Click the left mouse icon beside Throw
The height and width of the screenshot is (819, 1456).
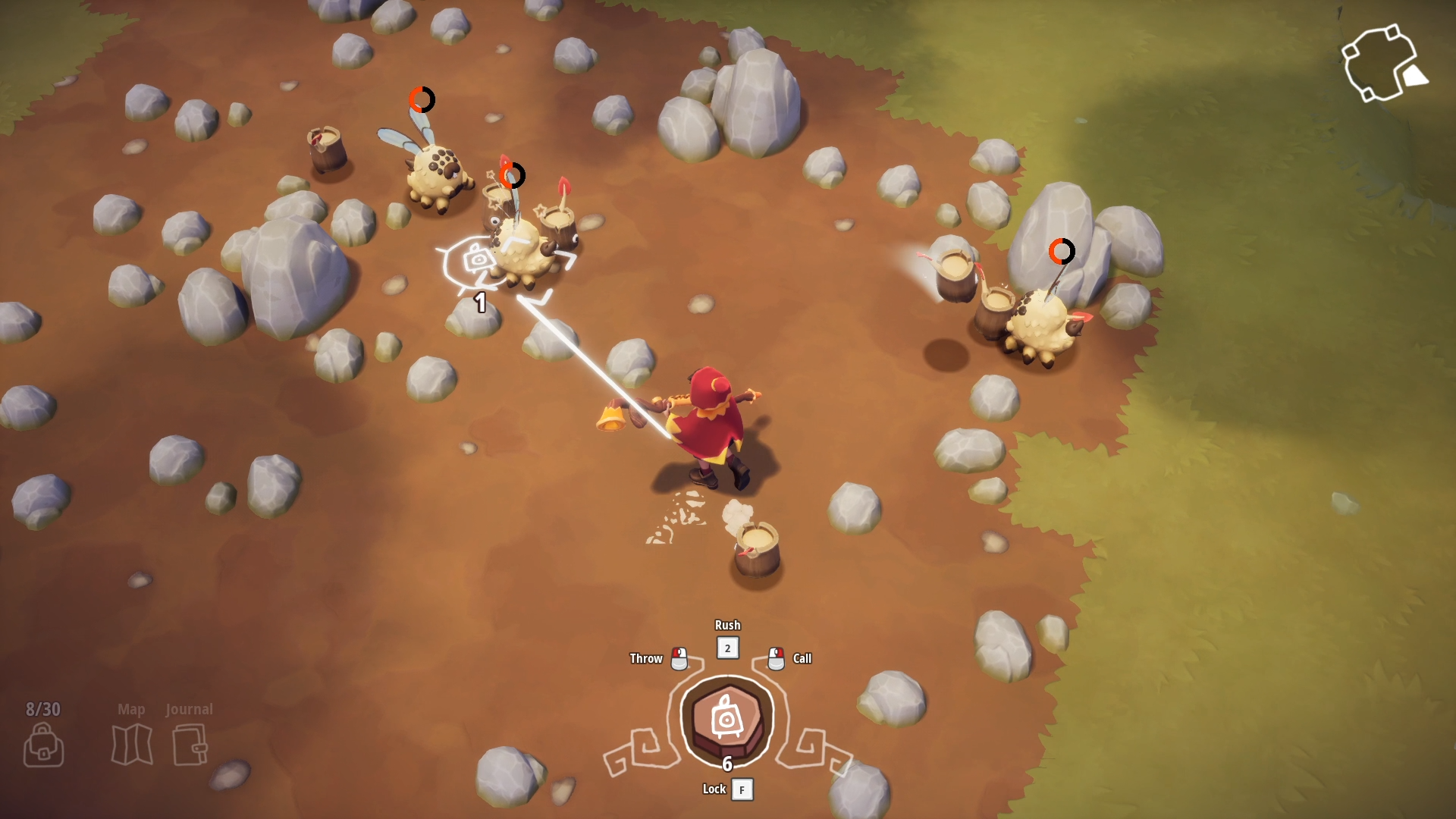[679, 658]
